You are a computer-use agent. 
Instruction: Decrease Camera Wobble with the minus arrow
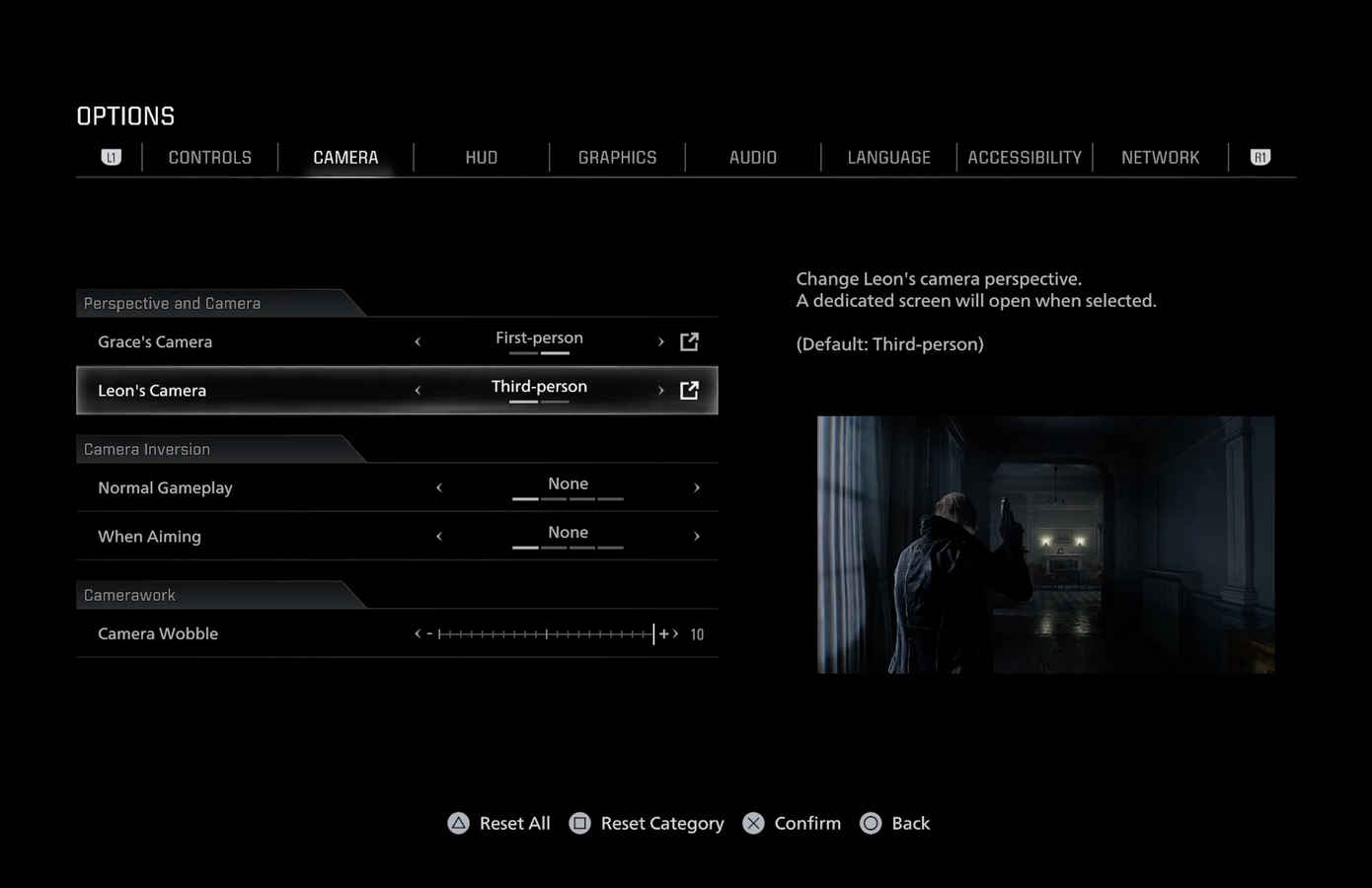click(419, 634)
